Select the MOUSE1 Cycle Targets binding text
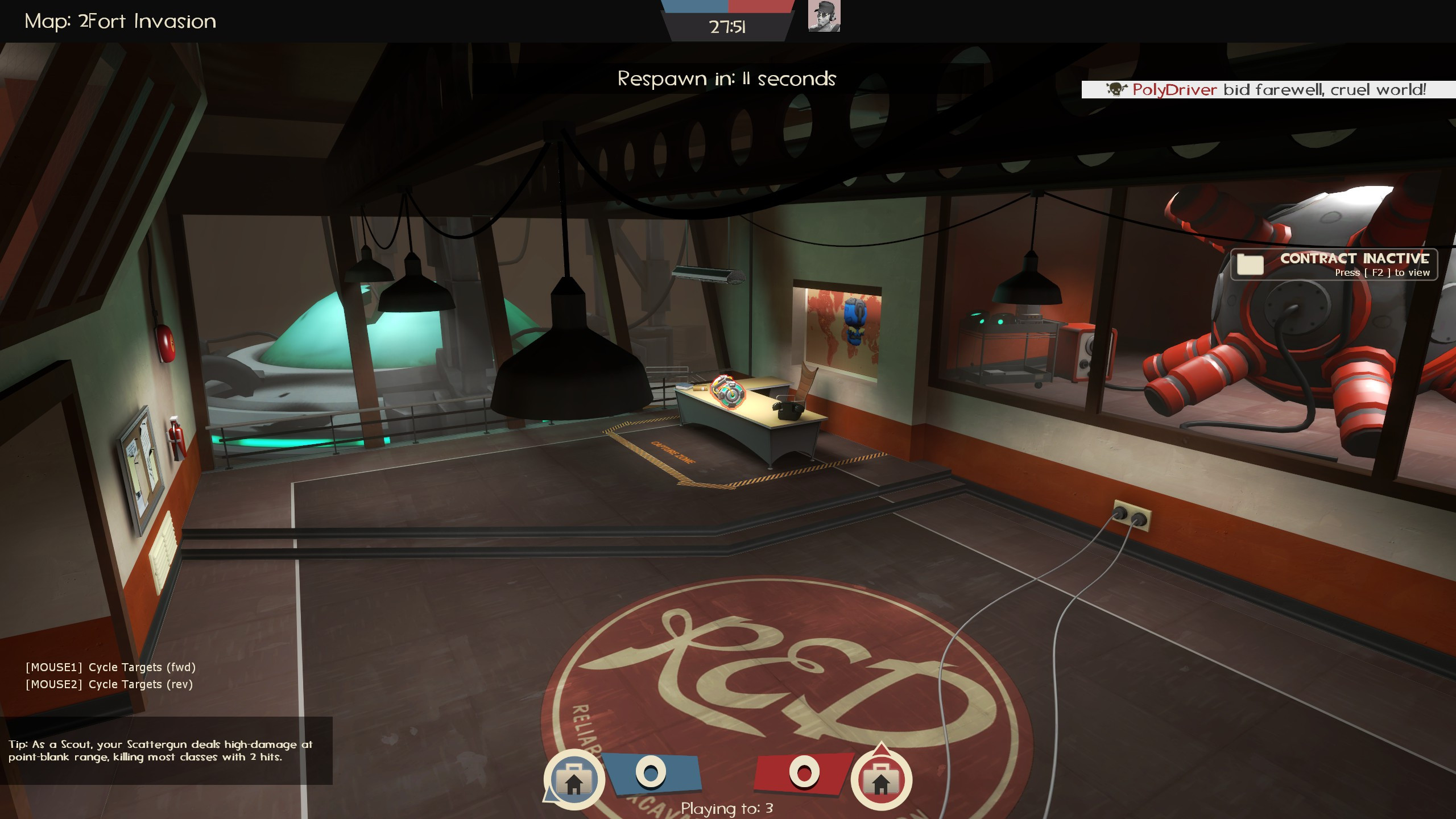Image resolution: width=1456 pixels, height=819 pixels. click(x=110, y=667)
